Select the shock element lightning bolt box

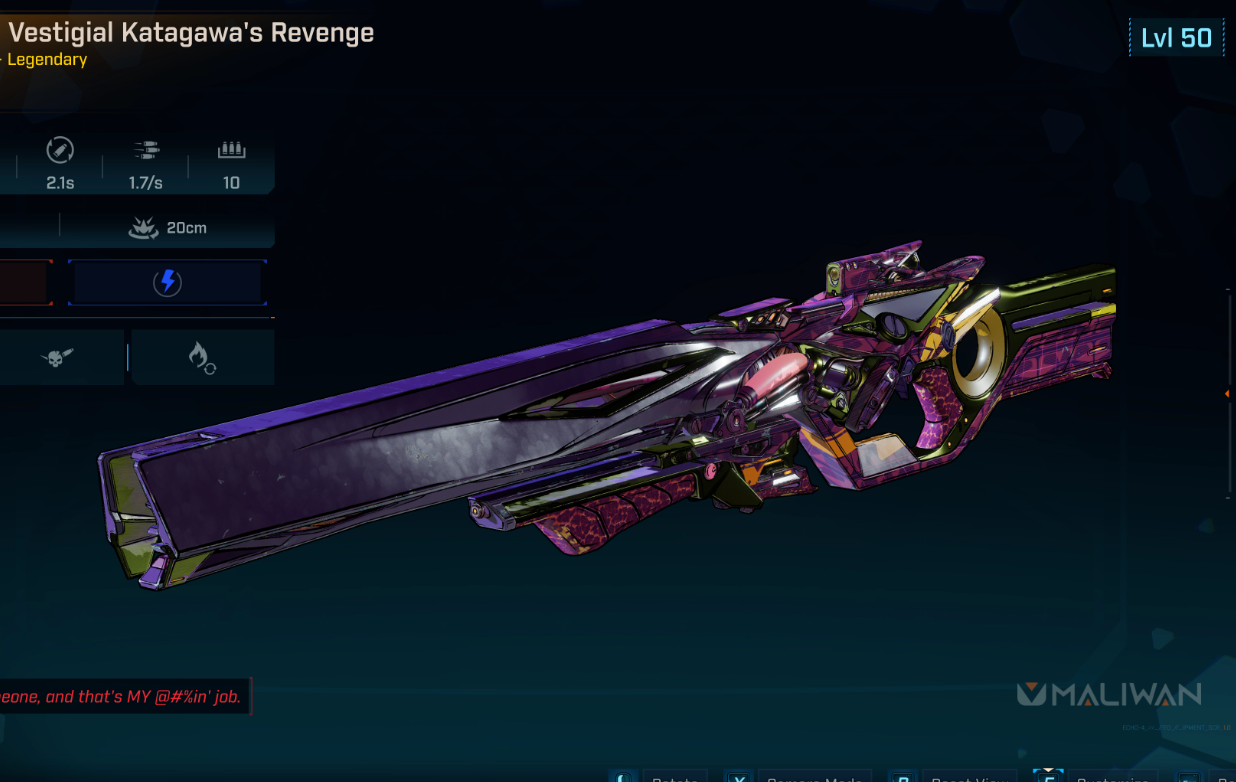click(x=167, y=283)
